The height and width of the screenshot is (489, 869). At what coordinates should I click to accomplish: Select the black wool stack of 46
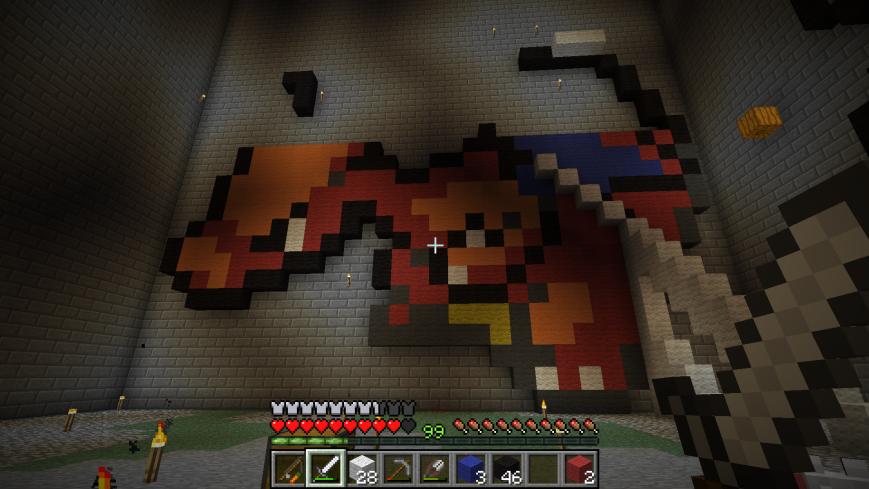tap(507, 467)
